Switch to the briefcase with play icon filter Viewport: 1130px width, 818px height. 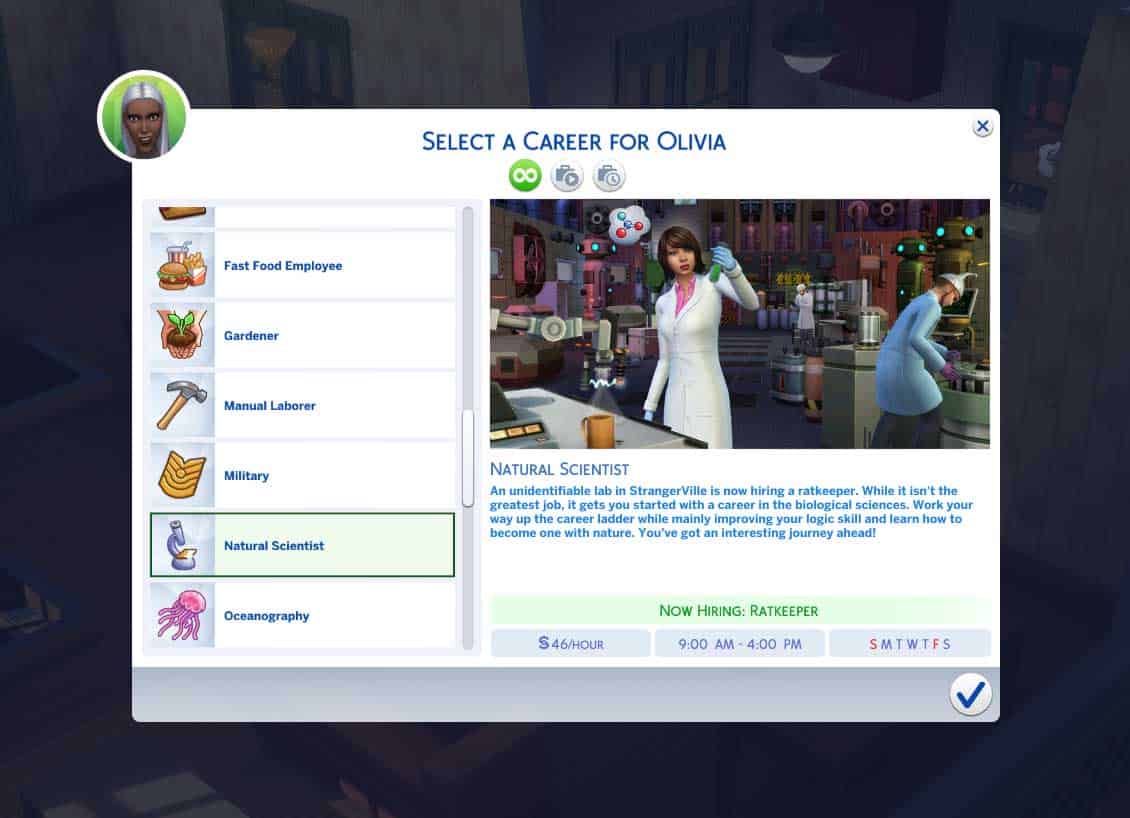(x=567, y=177)
